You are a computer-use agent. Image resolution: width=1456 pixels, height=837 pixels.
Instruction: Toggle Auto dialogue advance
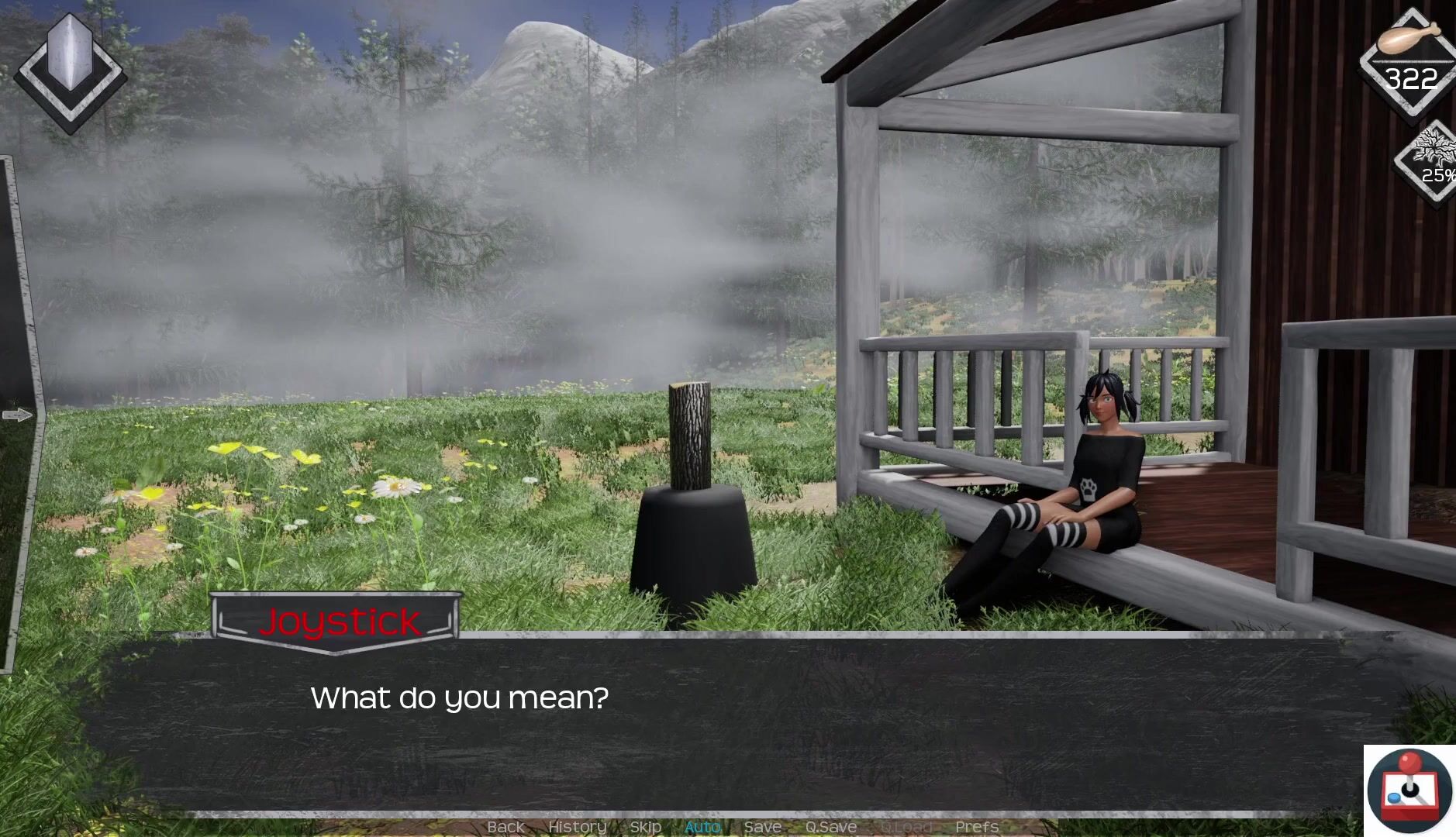click(702, 827)
